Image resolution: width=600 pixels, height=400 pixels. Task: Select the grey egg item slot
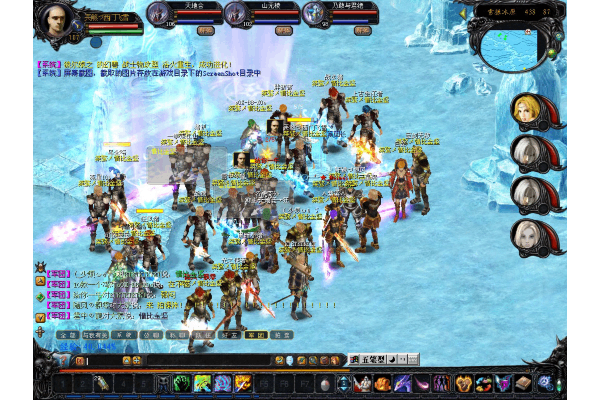(324, 383)
